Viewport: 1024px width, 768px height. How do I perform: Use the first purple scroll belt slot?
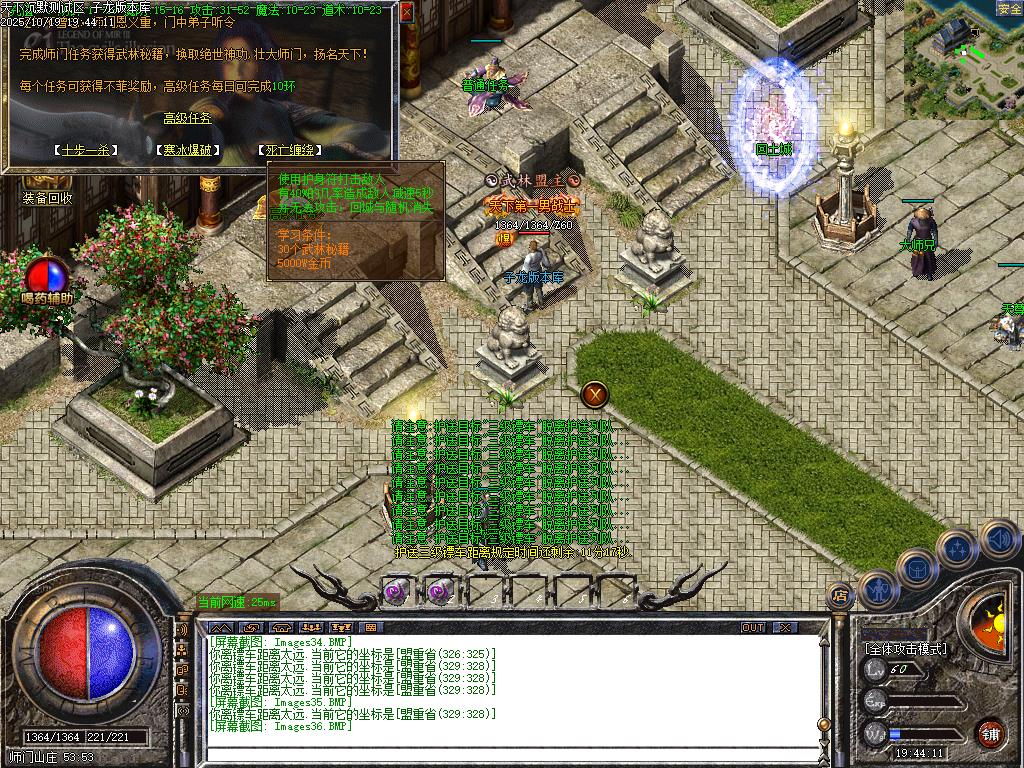point(397,591)
